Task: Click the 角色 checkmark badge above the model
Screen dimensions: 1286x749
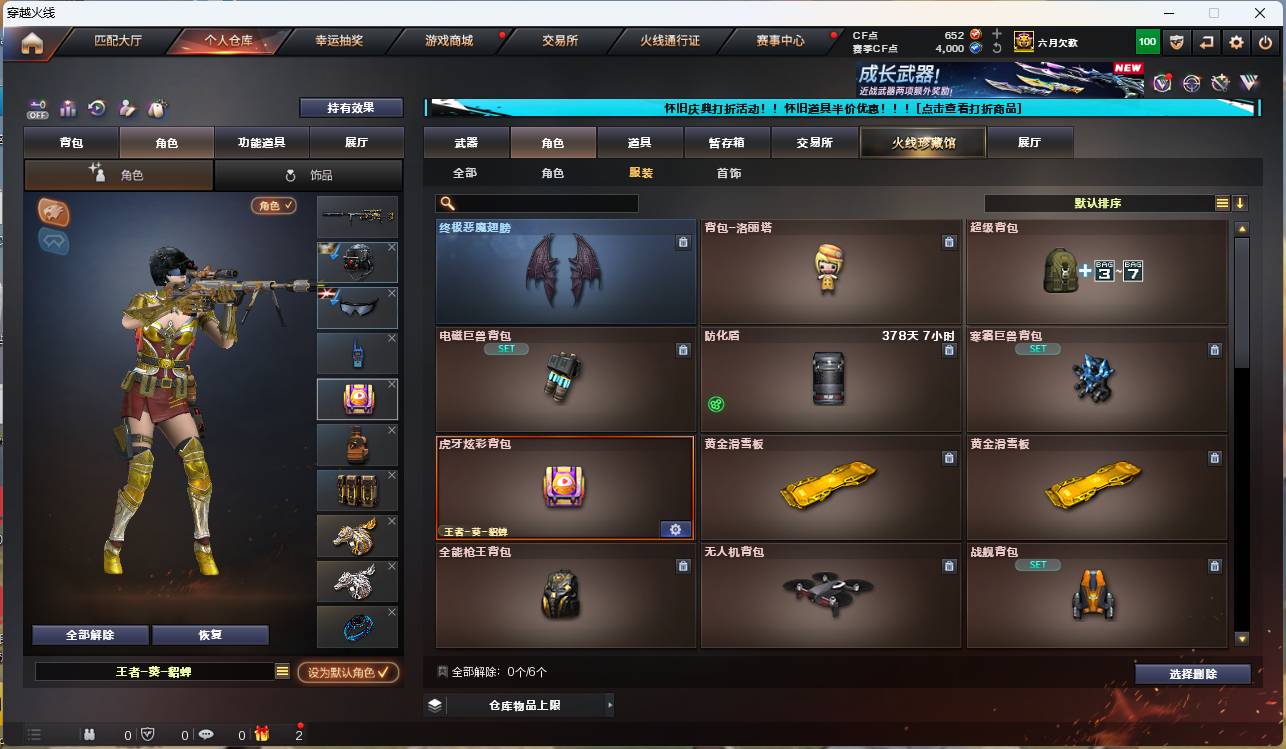Action: coord(274,203)
